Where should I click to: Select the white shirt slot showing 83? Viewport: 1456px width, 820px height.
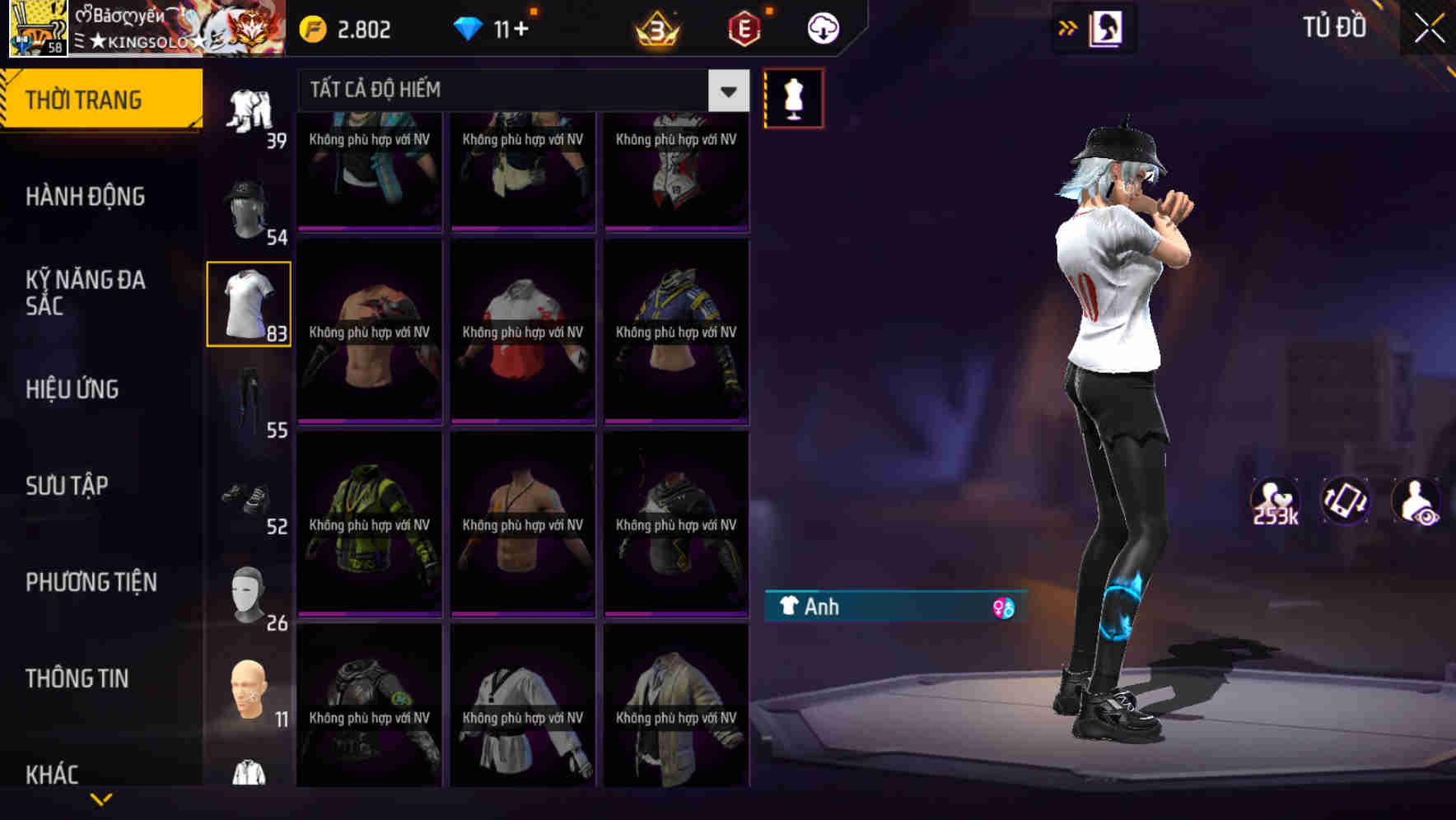249,305
